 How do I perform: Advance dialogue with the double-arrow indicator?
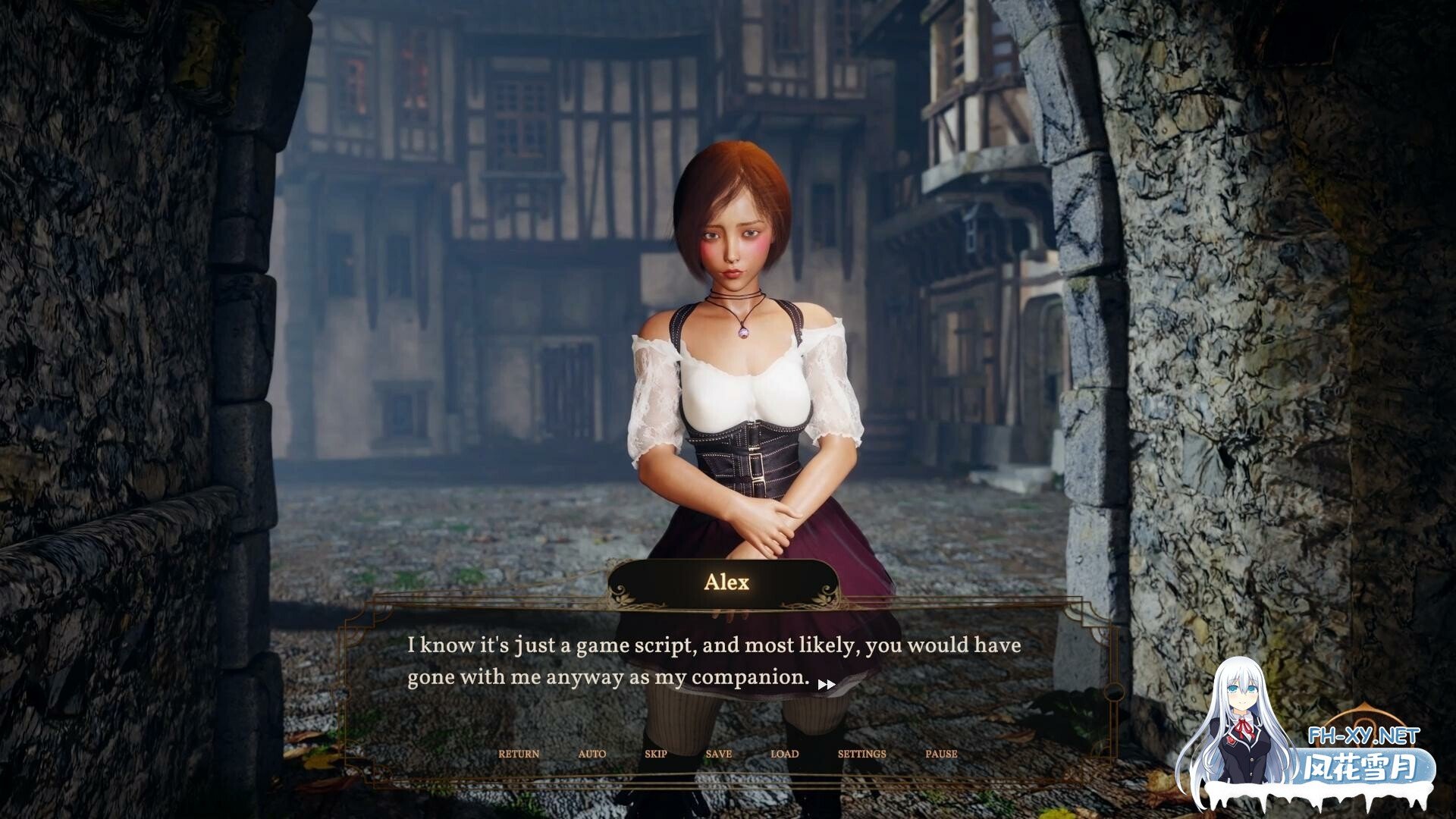[x=827, y=684]
